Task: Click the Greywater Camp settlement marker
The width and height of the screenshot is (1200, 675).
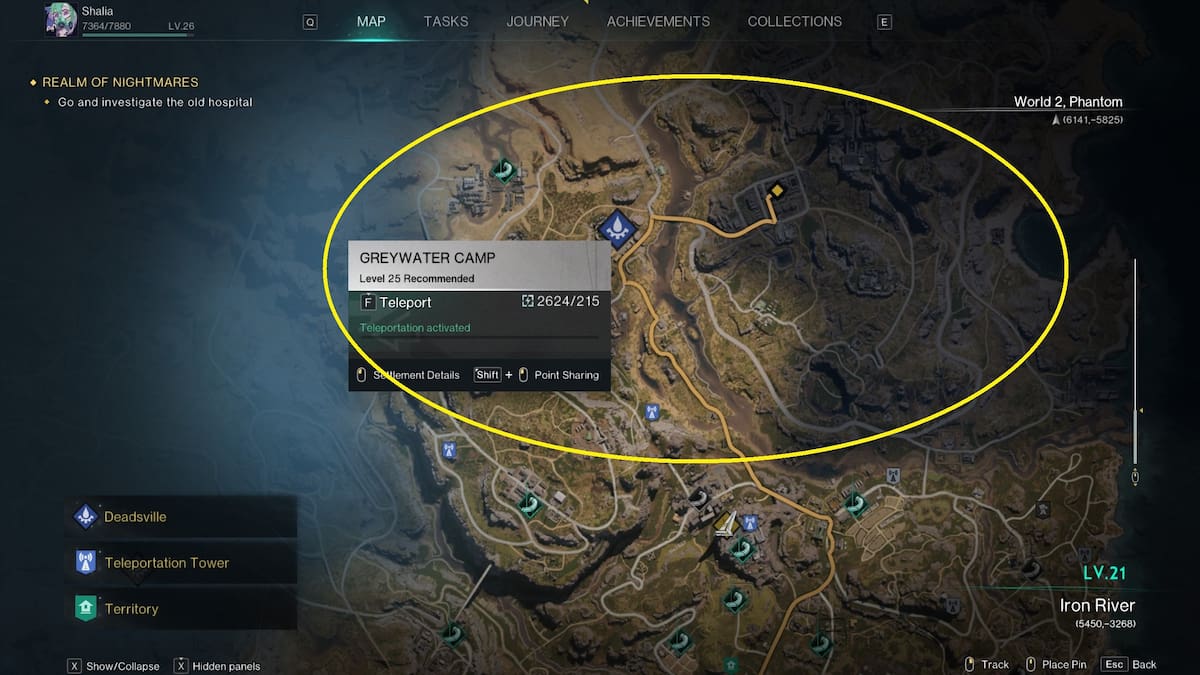Action: tap(620, 228)
